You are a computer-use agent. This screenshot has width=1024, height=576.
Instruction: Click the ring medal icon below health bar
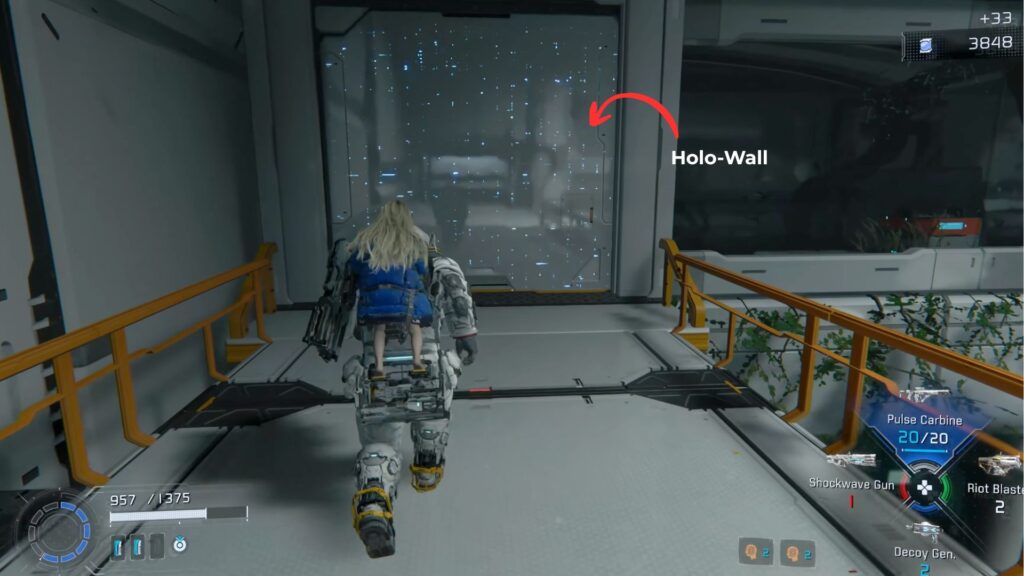click(x=179, y=545)
